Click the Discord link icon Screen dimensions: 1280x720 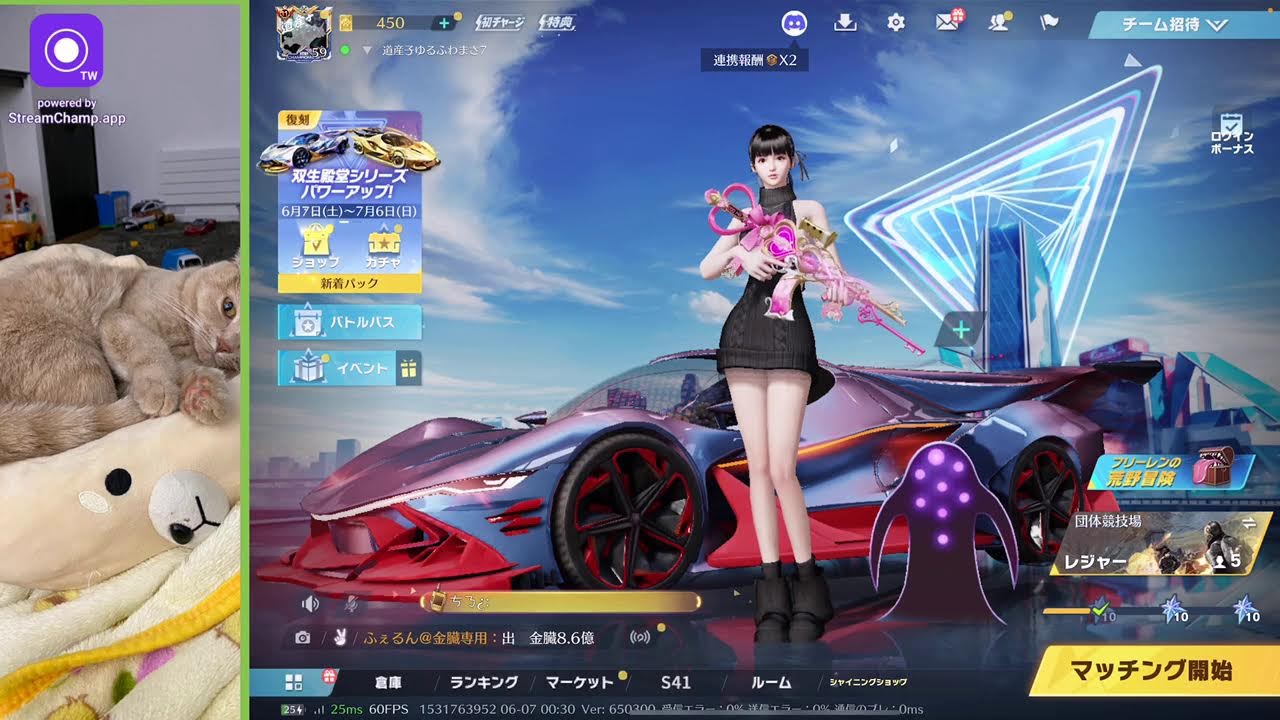794,24
